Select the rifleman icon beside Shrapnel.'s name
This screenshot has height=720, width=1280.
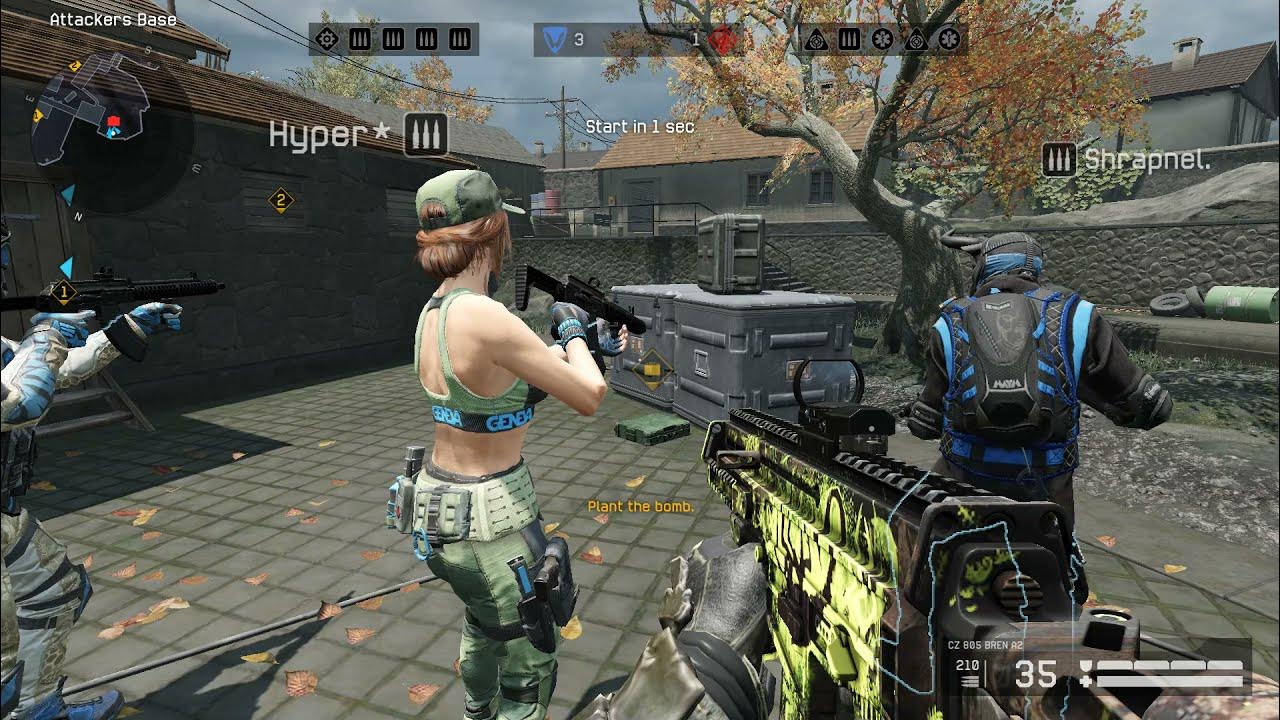[x=1058, y=159]
